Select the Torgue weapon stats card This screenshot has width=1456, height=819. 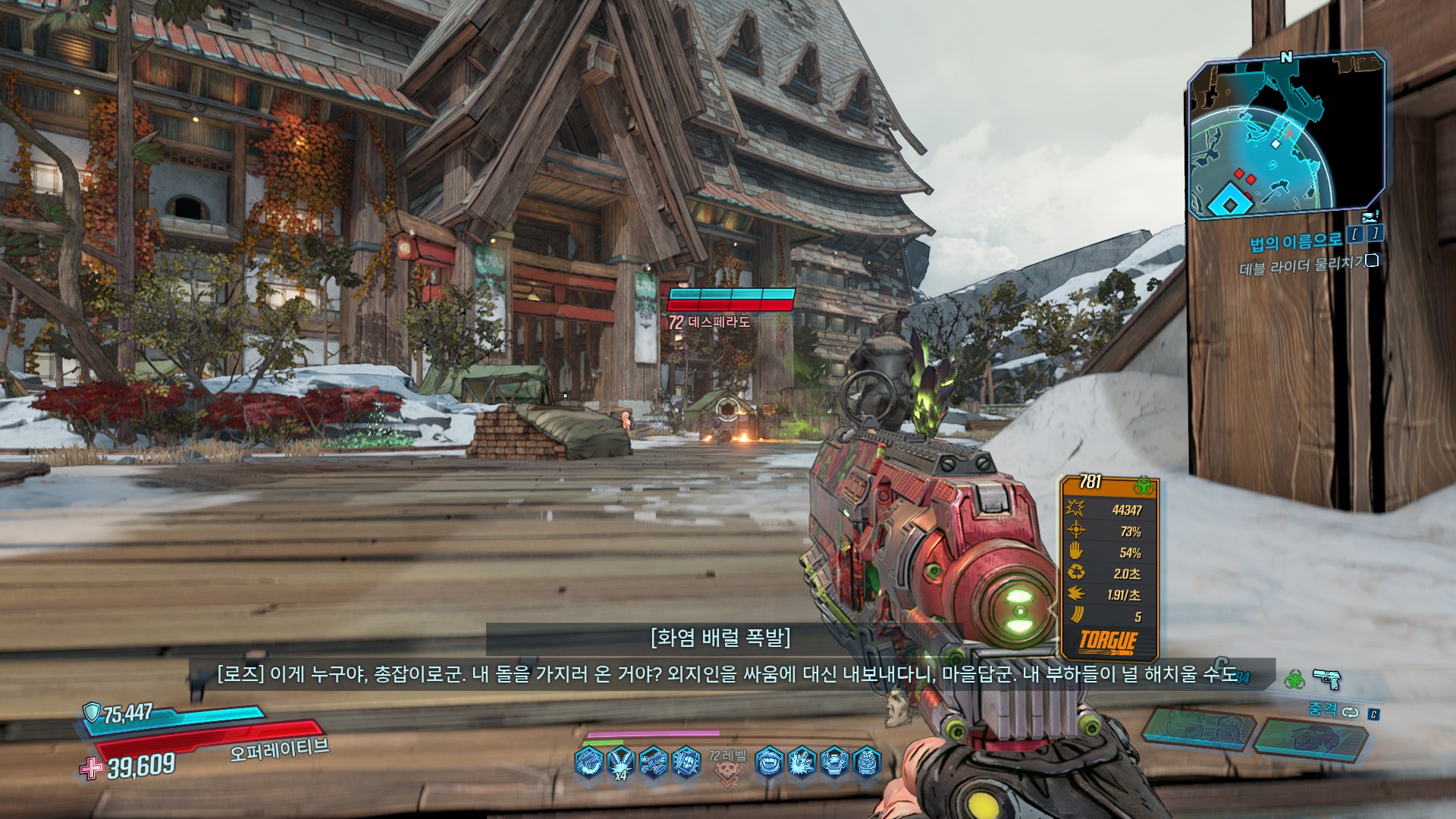(1109, 567)
